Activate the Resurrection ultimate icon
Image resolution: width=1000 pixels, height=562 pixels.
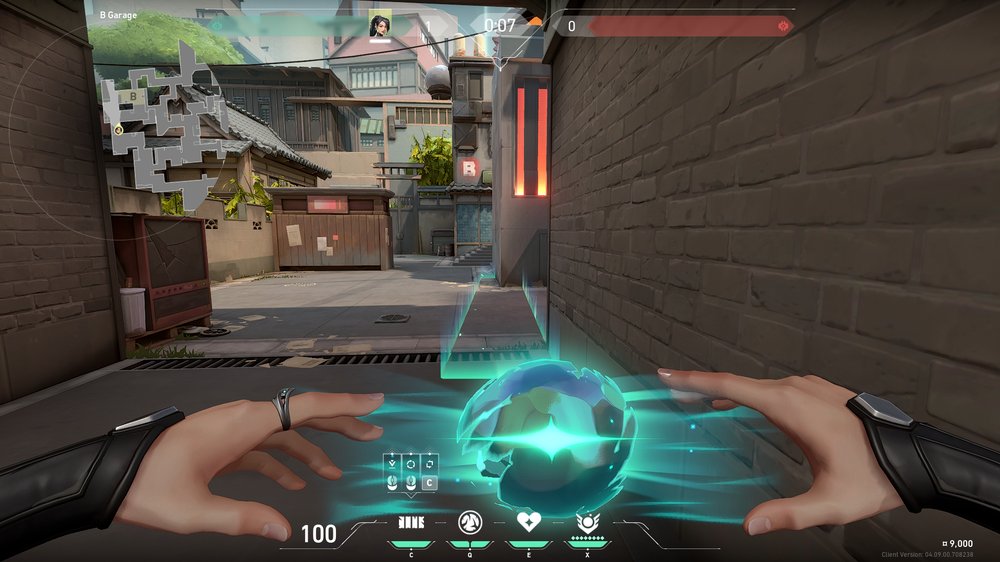pos(586,522)
